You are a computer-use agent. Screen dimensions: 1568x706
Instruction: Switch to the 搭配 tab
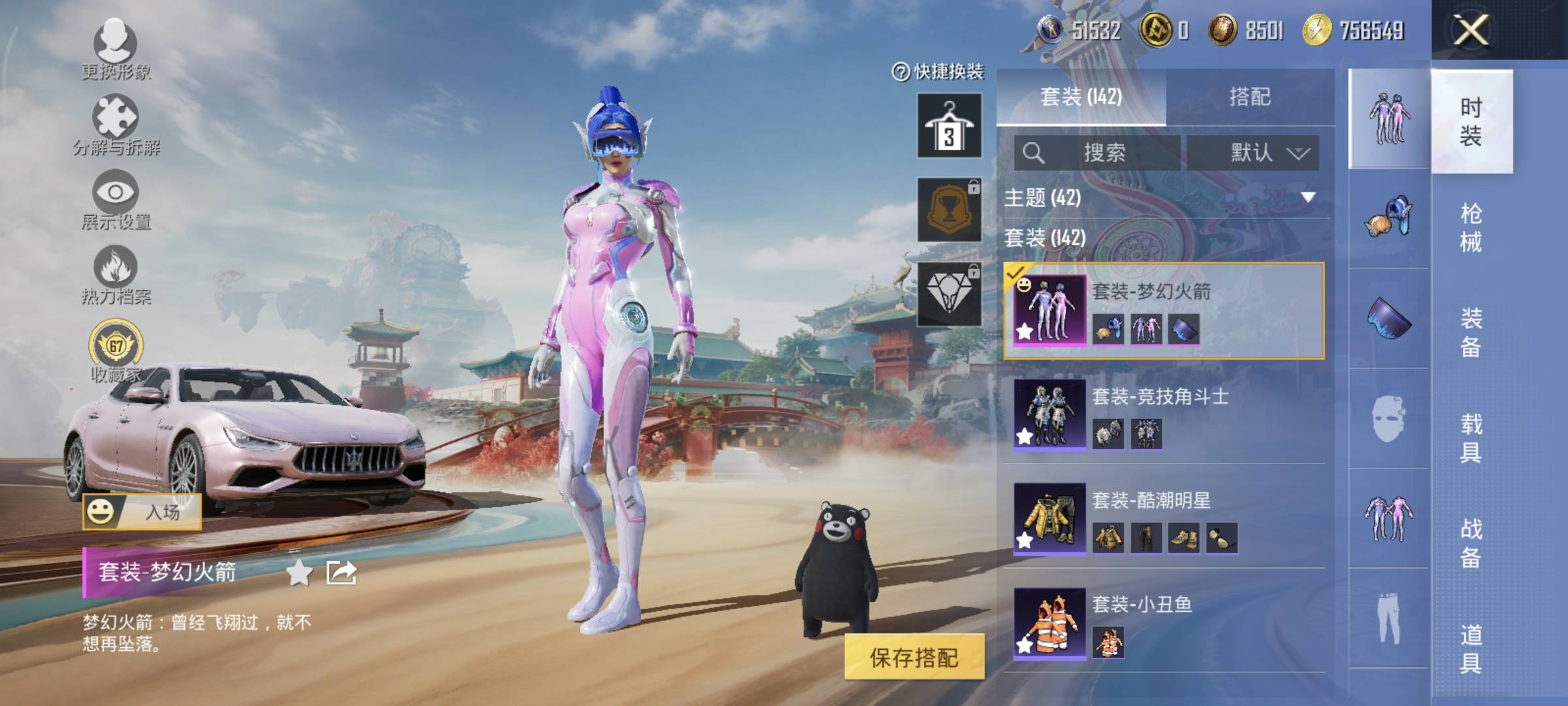(x=1249, y=97)
